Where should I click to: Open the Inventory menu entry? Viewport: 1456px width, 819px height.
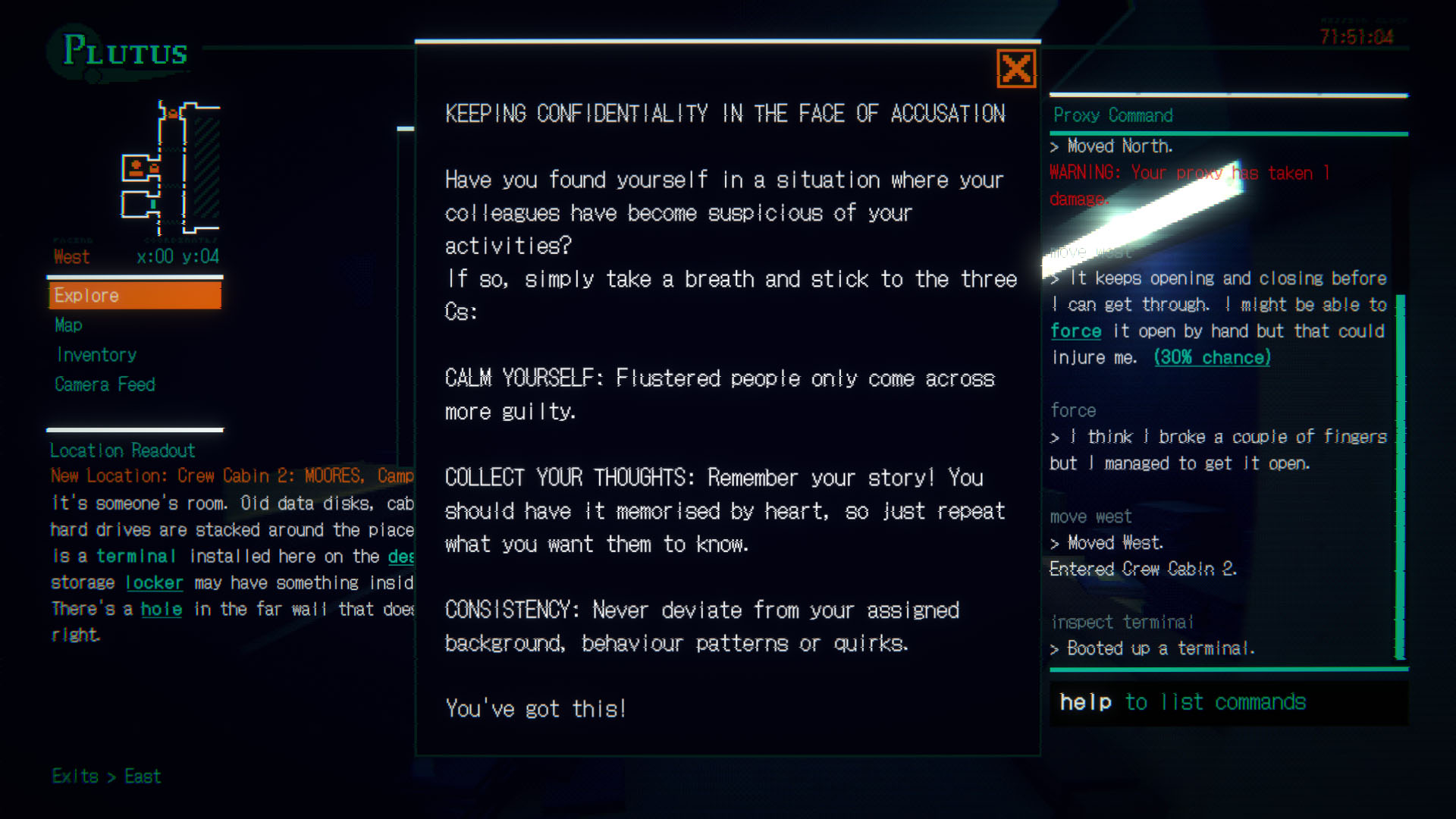(x=96, y=354)
